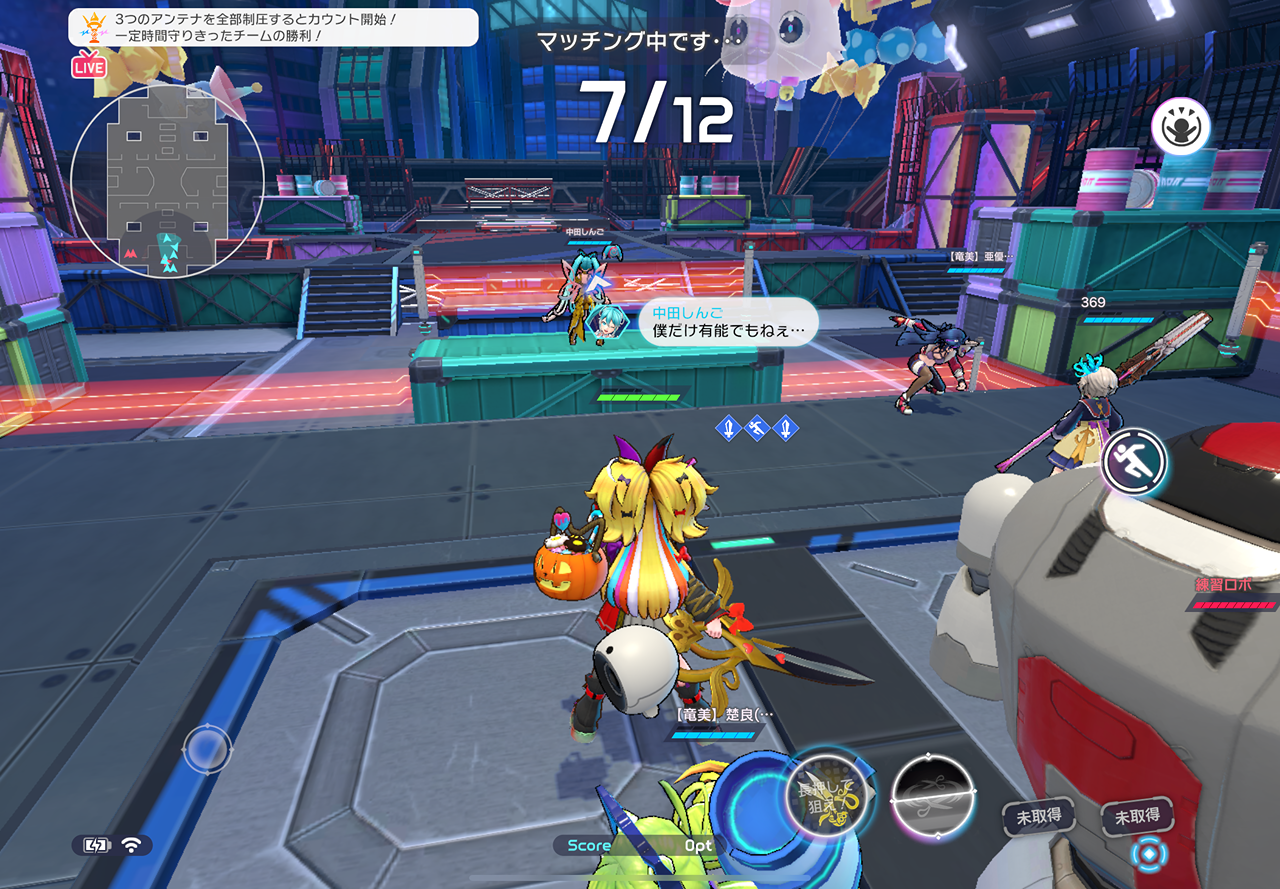The width and height of the screenshot is (1280, 889).
Task: Activate the running figure dash button
Action: pyautogui.click(x=1136, y=462)
